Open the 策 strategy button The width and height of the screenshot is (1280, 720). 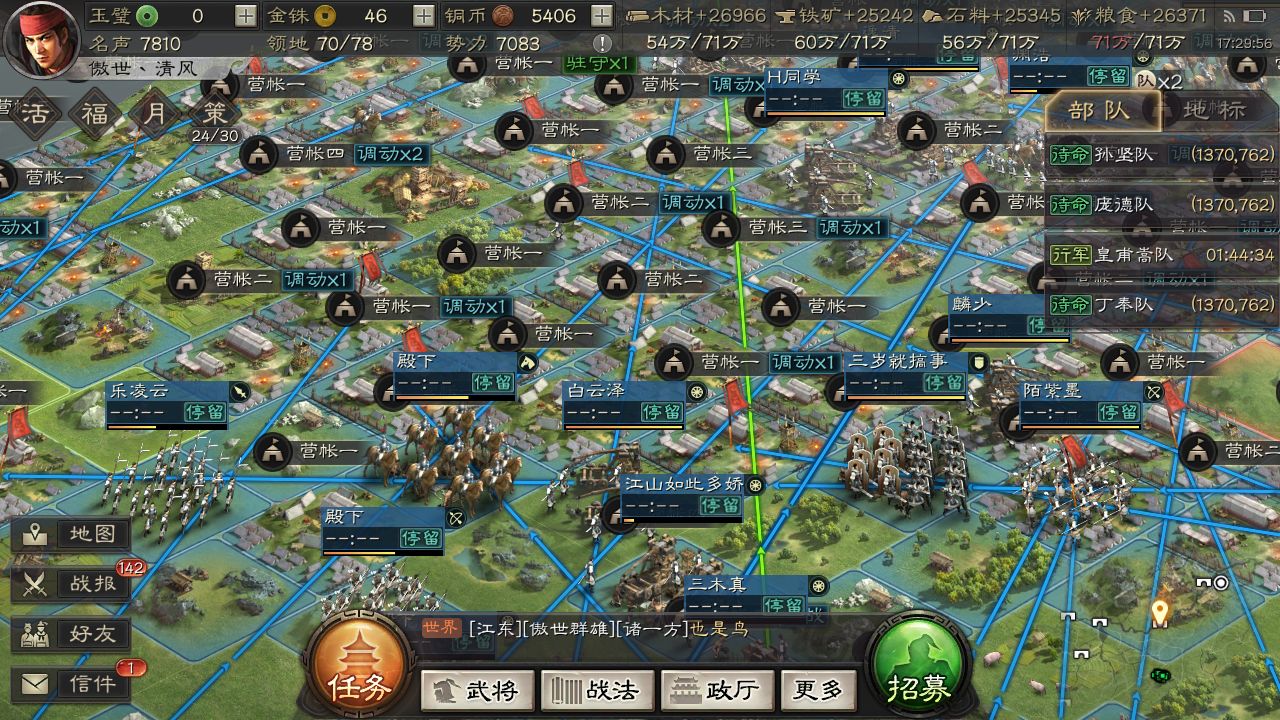pos(214,112)
